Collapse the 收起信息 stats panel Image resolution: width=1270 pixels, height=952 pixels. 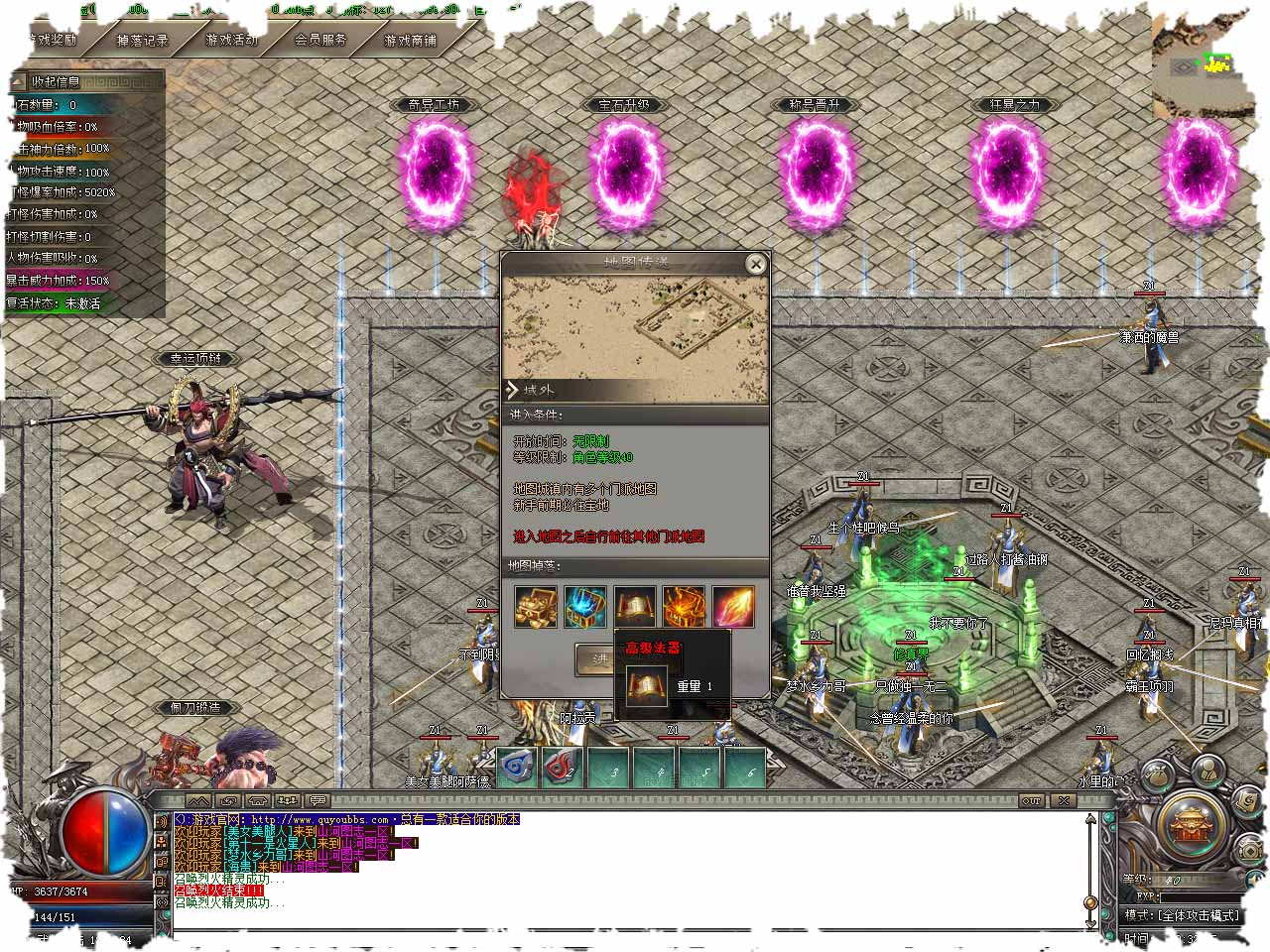(x=56, y=81)
